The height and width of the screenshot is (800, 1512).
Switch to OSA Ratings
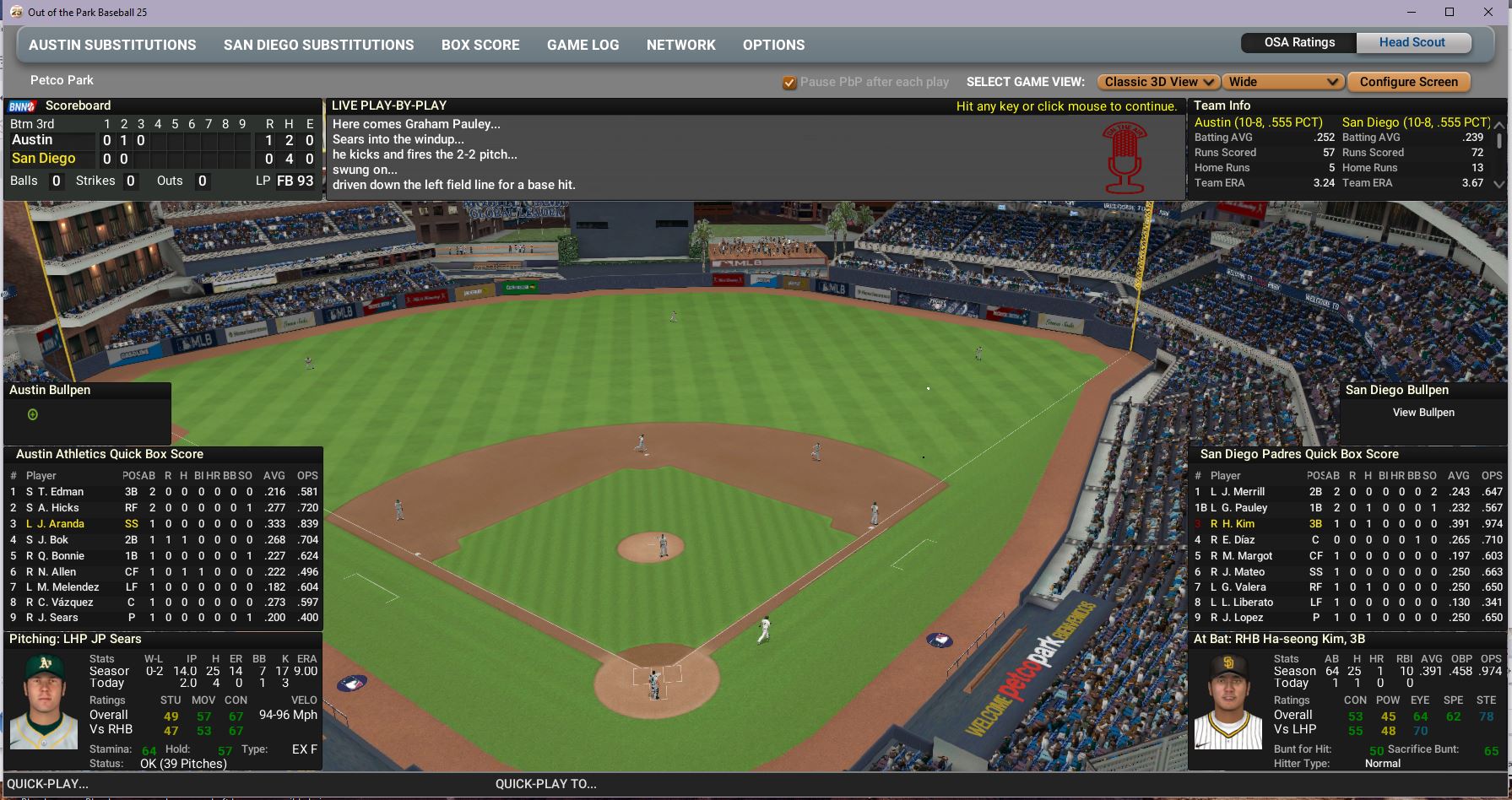click(1299, 42)
